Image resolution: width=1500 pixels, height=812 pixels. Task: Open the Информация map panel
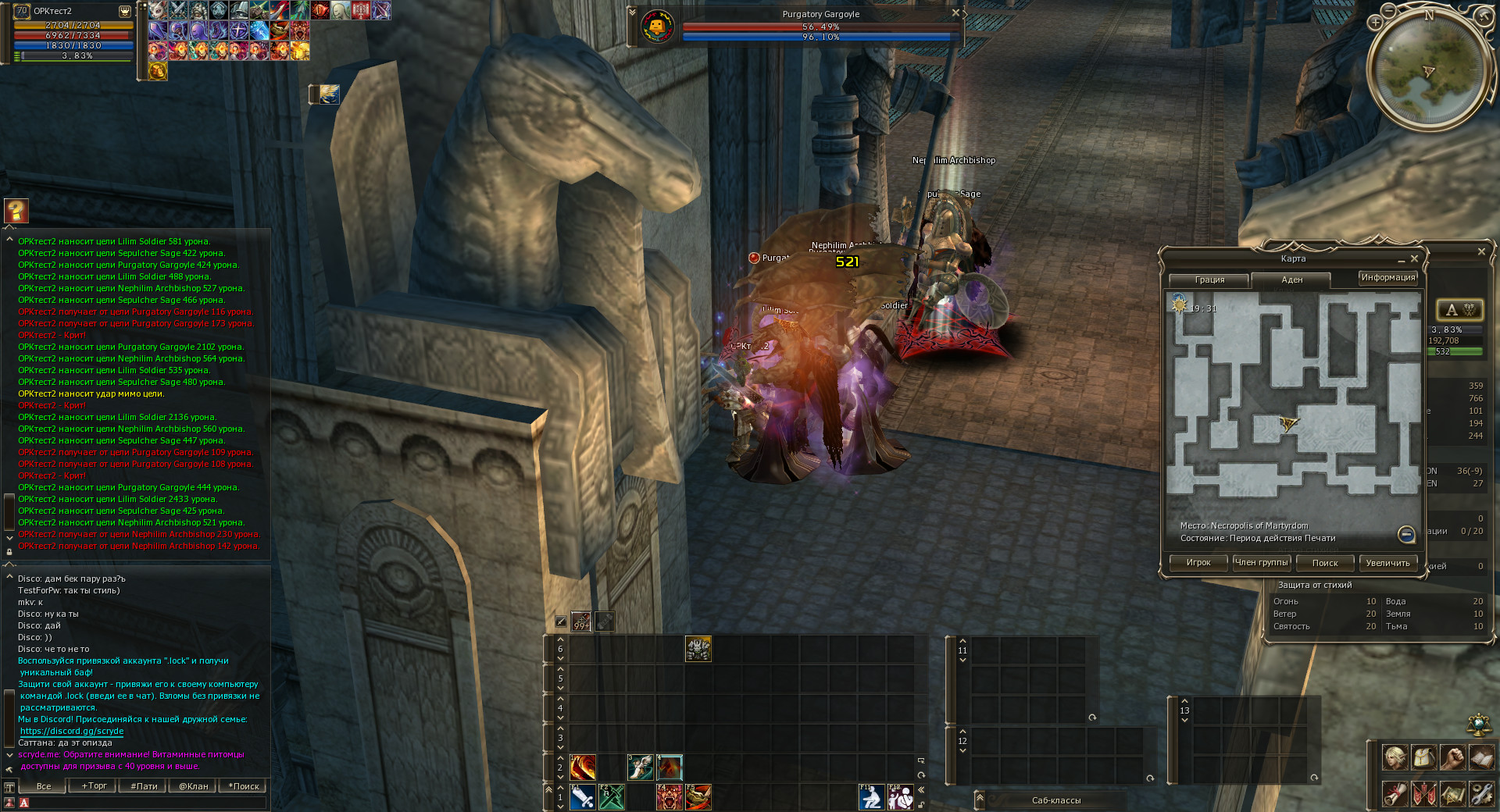coord(1387,278)
